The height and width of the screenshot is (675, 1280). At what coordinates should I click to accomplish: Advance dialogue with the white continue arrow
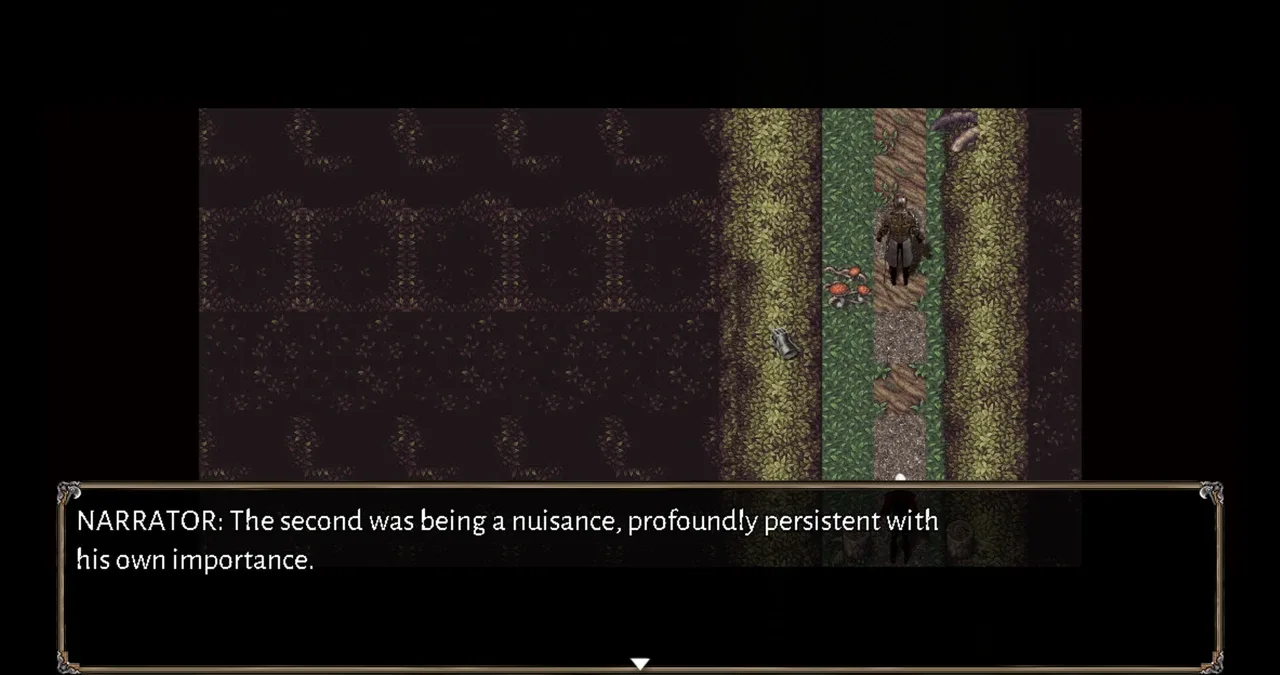[640, 662]
